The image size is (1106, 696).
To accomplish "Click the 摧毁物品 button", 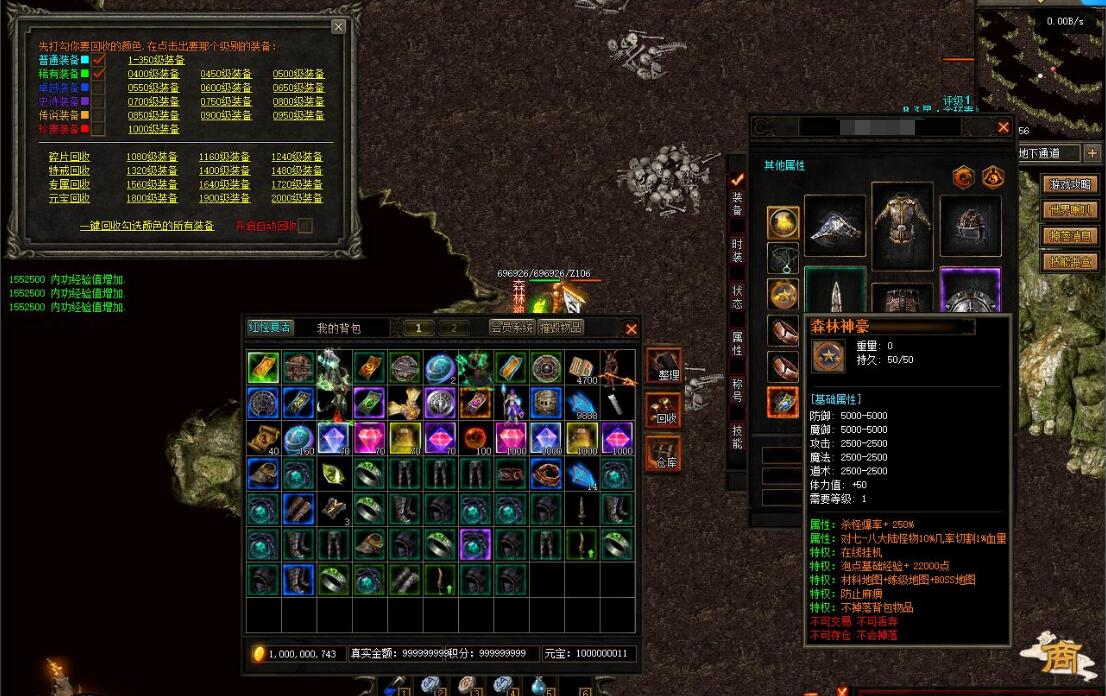I will 560,327.
